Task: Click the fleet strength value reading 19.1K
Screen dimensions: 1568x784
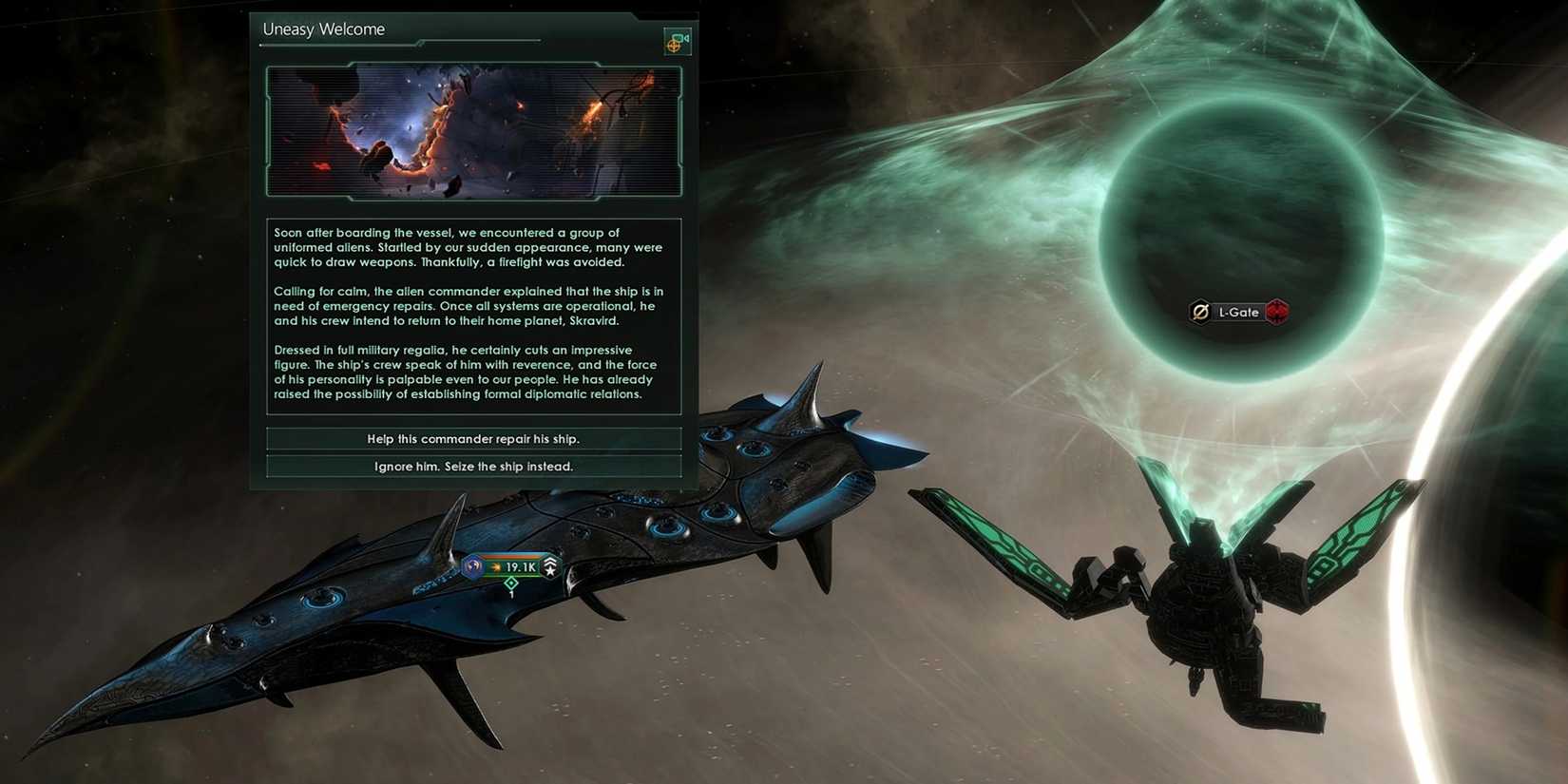Action: tap(522, 566)
